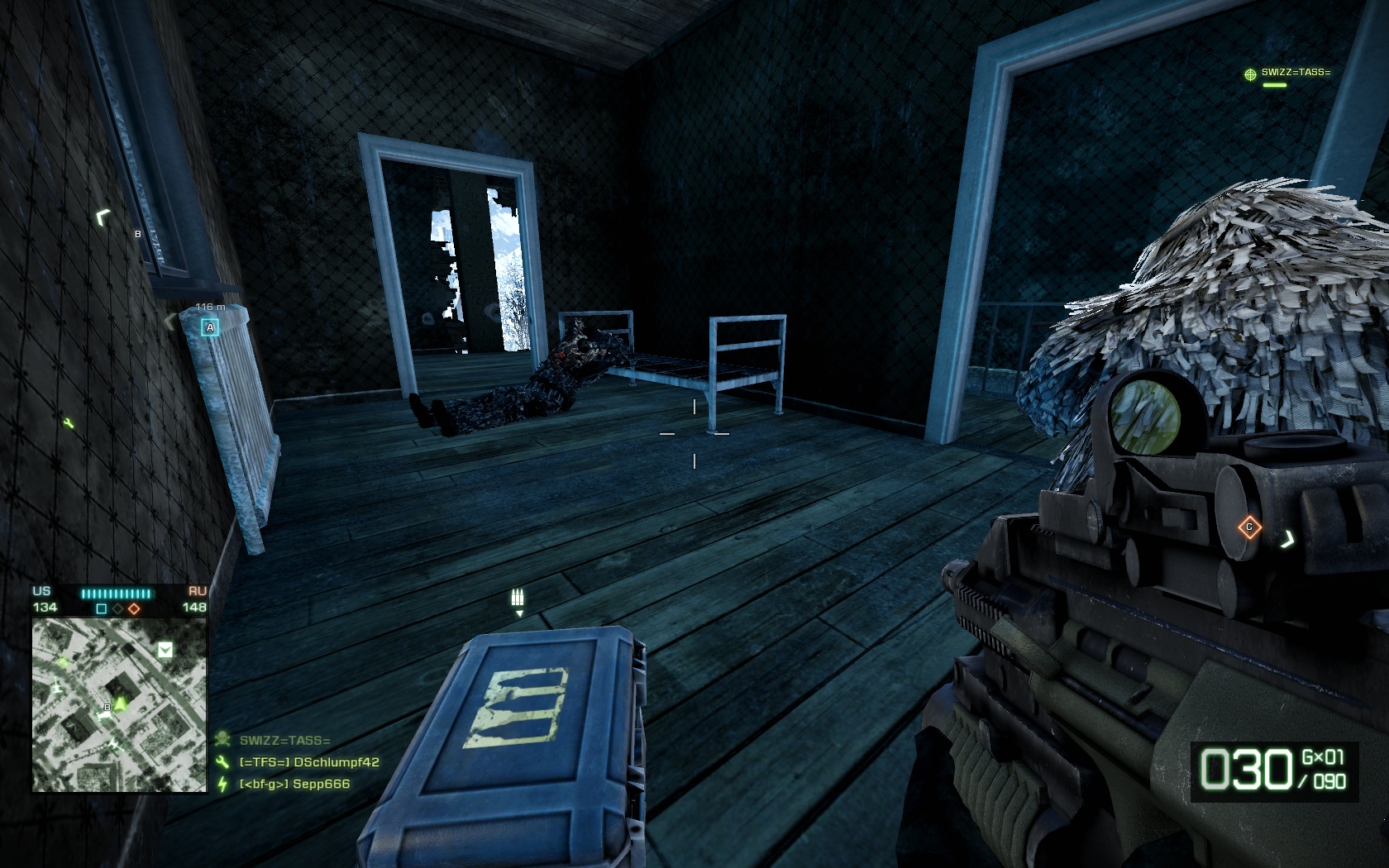Click the blue square flag status icon
1389x868 pixels.
click(x=102, y=608)
